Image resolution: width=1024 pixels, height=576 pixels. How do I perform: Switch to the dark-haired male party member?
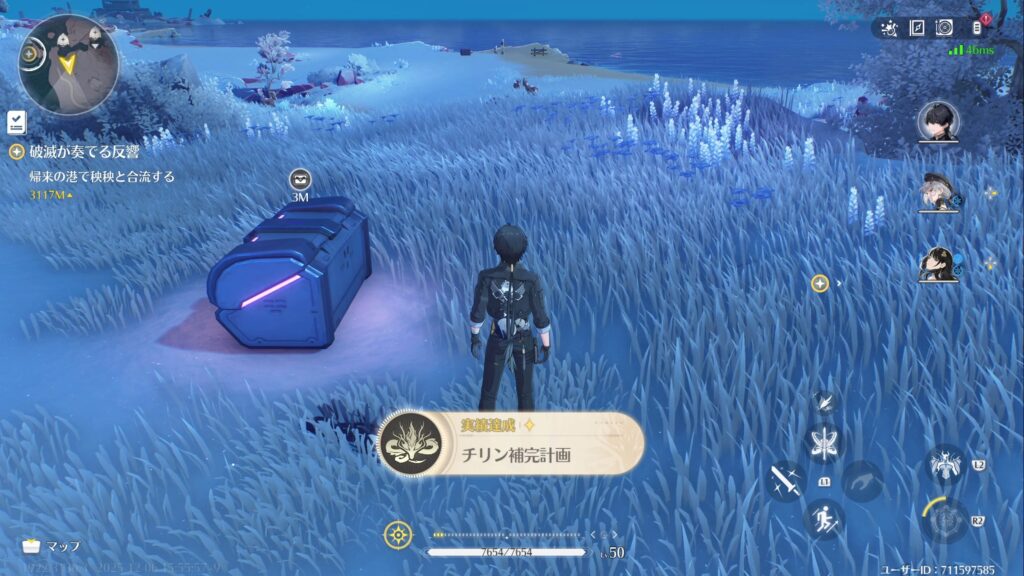(x=938, y=121)
